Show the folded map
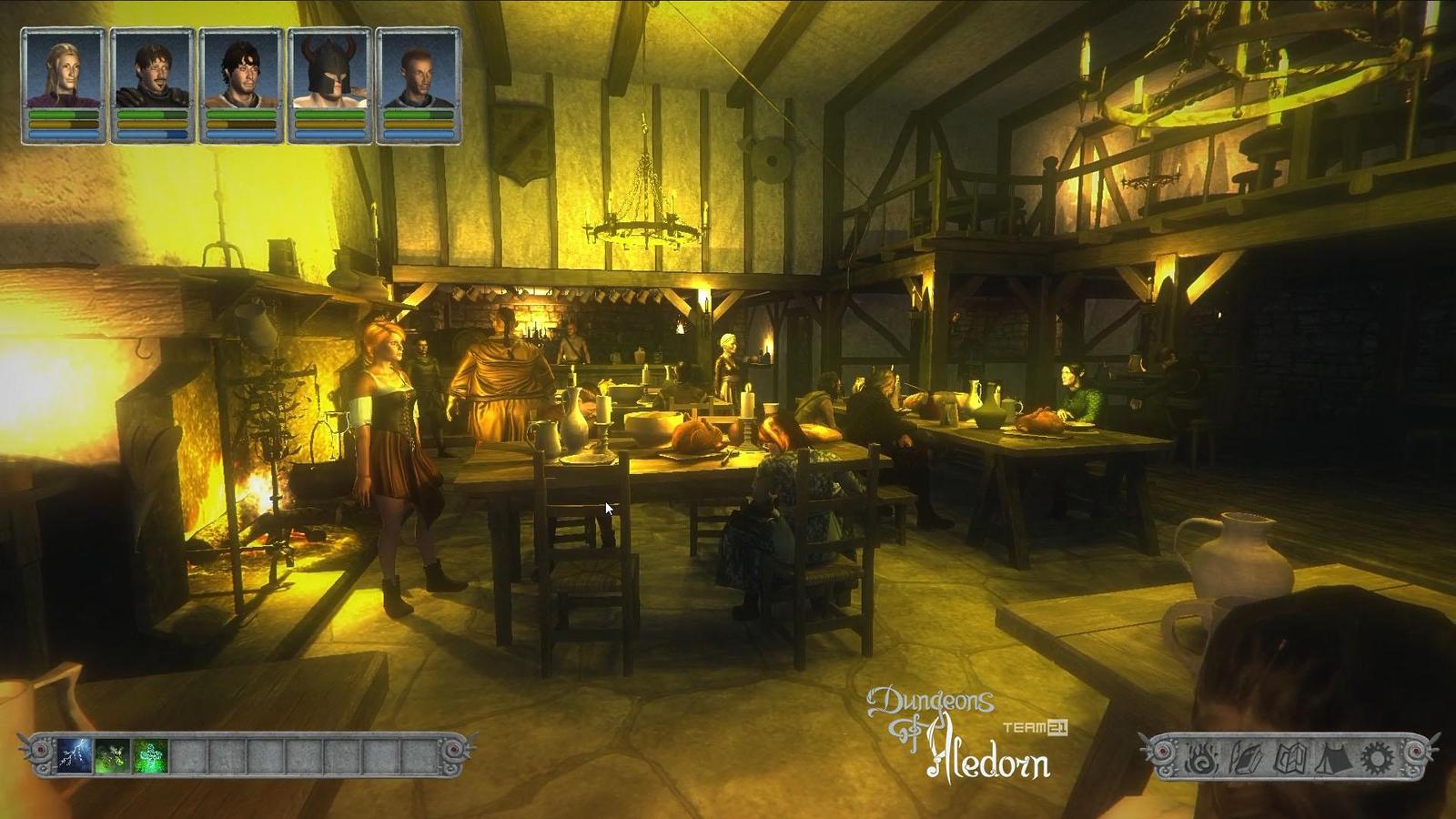 (1289, 757)
